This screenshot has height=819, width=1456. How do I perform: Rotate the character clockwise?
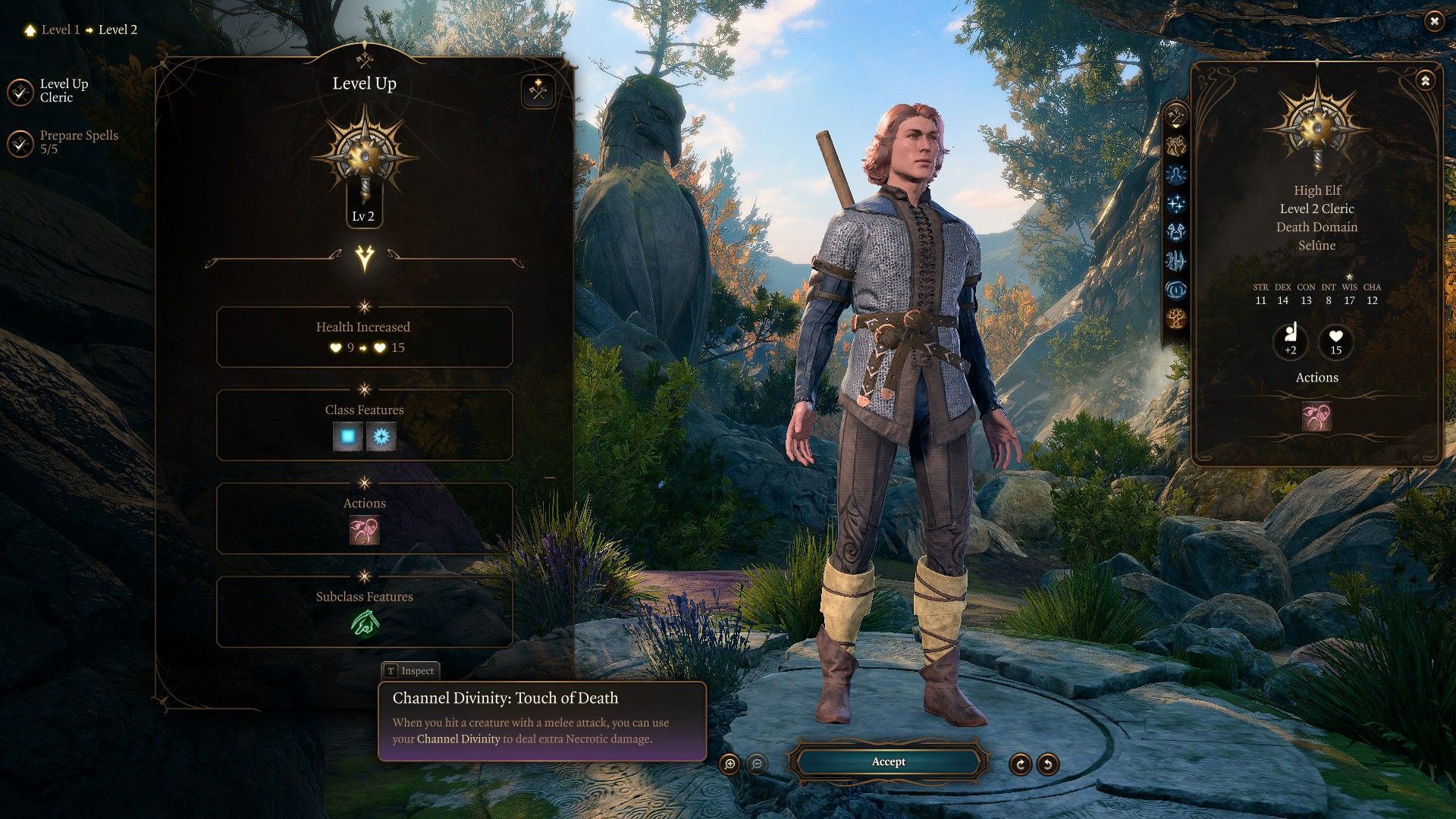pyautogui.click(x=1020, y=764)
